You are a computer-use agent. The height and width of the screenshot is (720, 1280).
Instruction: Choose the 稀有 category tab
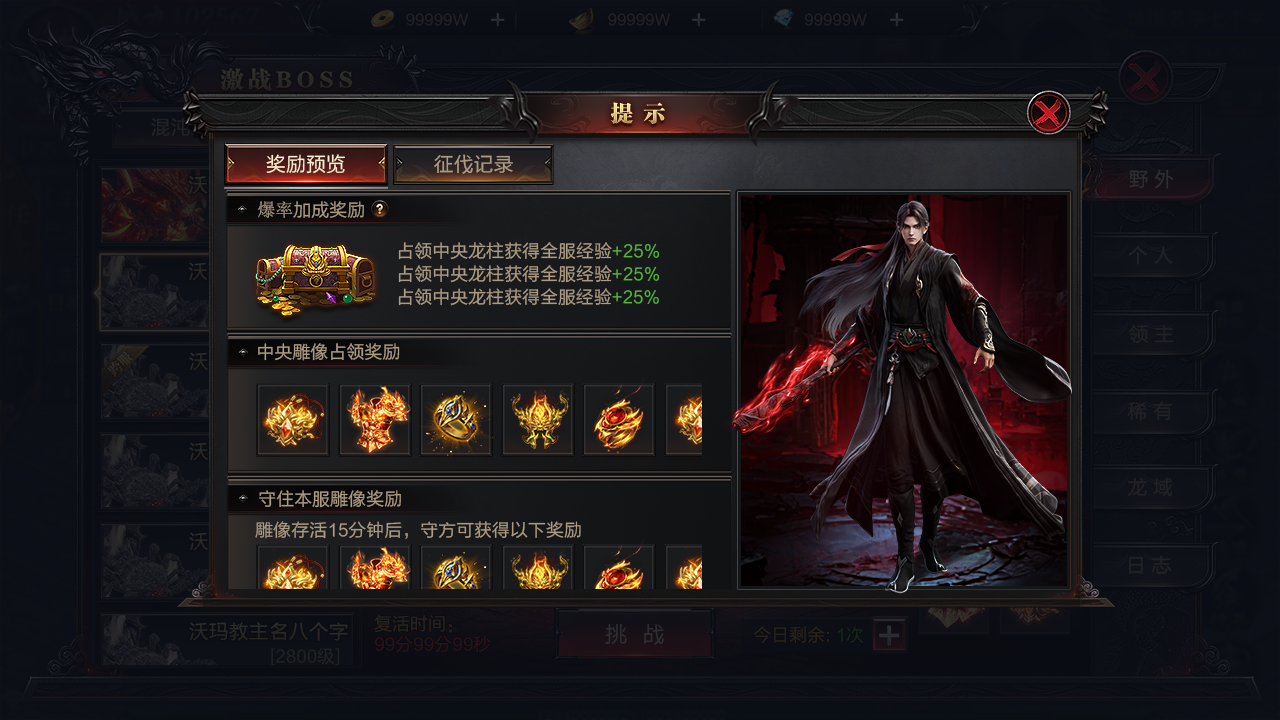[x=1150, y=411]
